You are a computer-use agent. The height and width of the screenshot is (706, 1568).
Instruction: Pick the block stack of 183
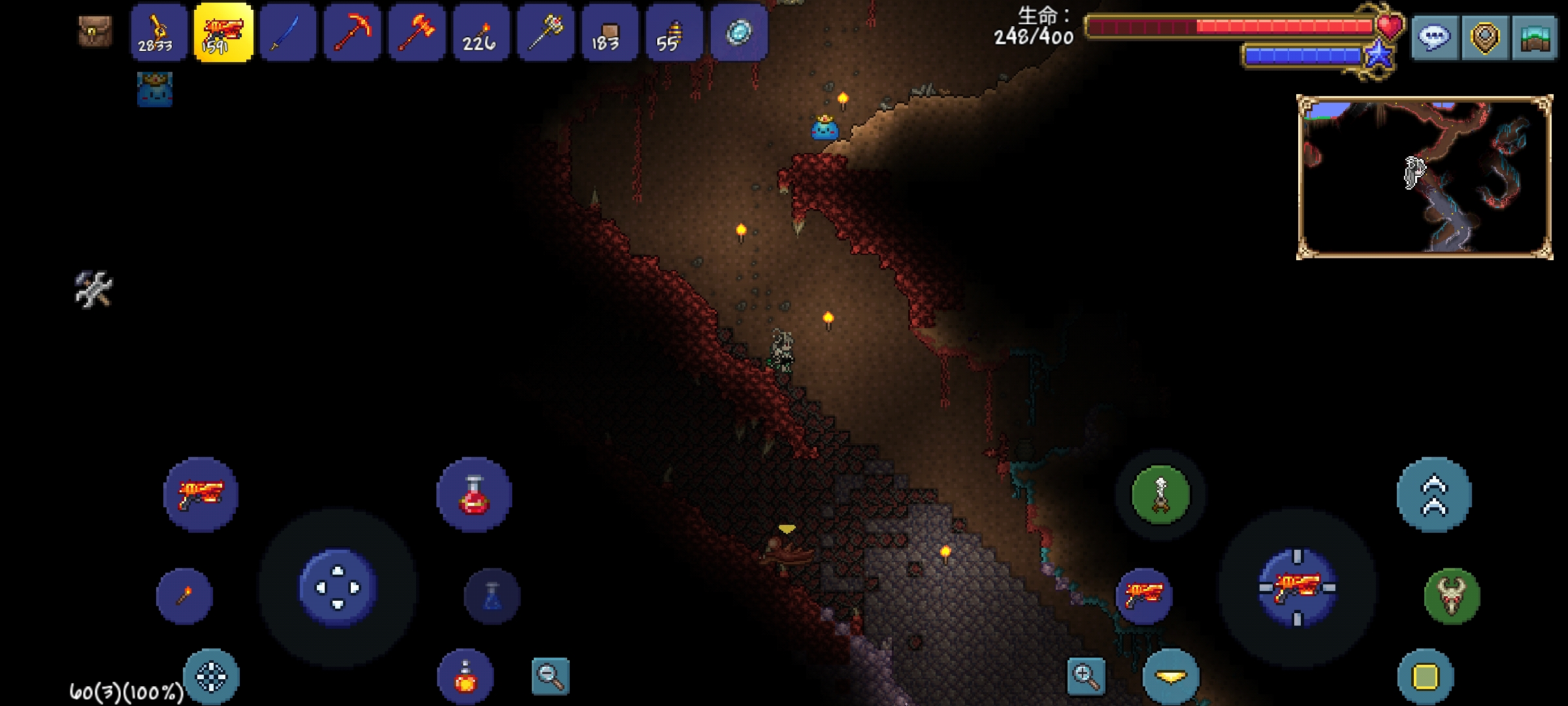[610, 33]
